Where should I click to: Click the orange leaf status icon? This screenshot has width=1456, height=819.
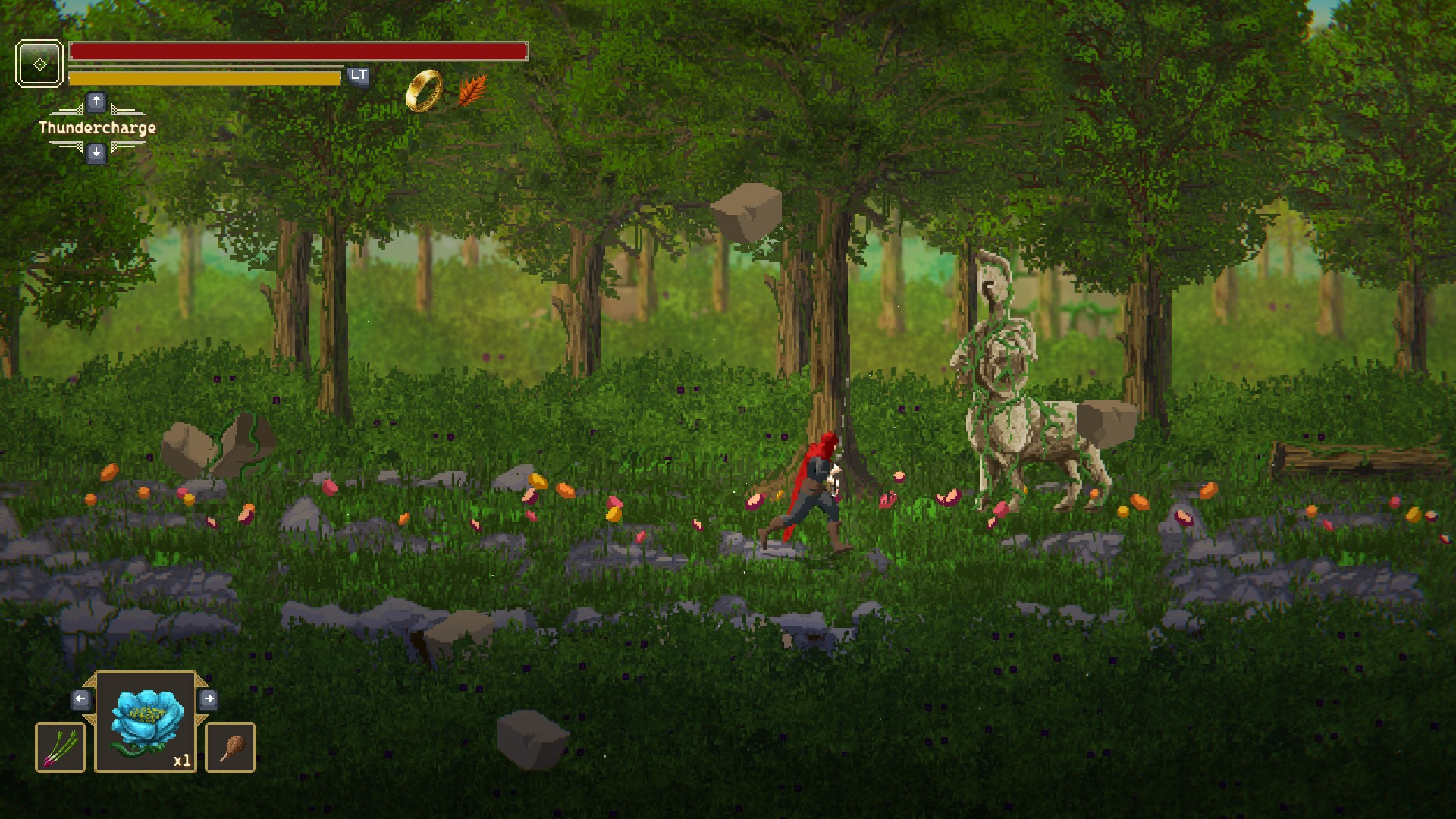tap(472, 91)
